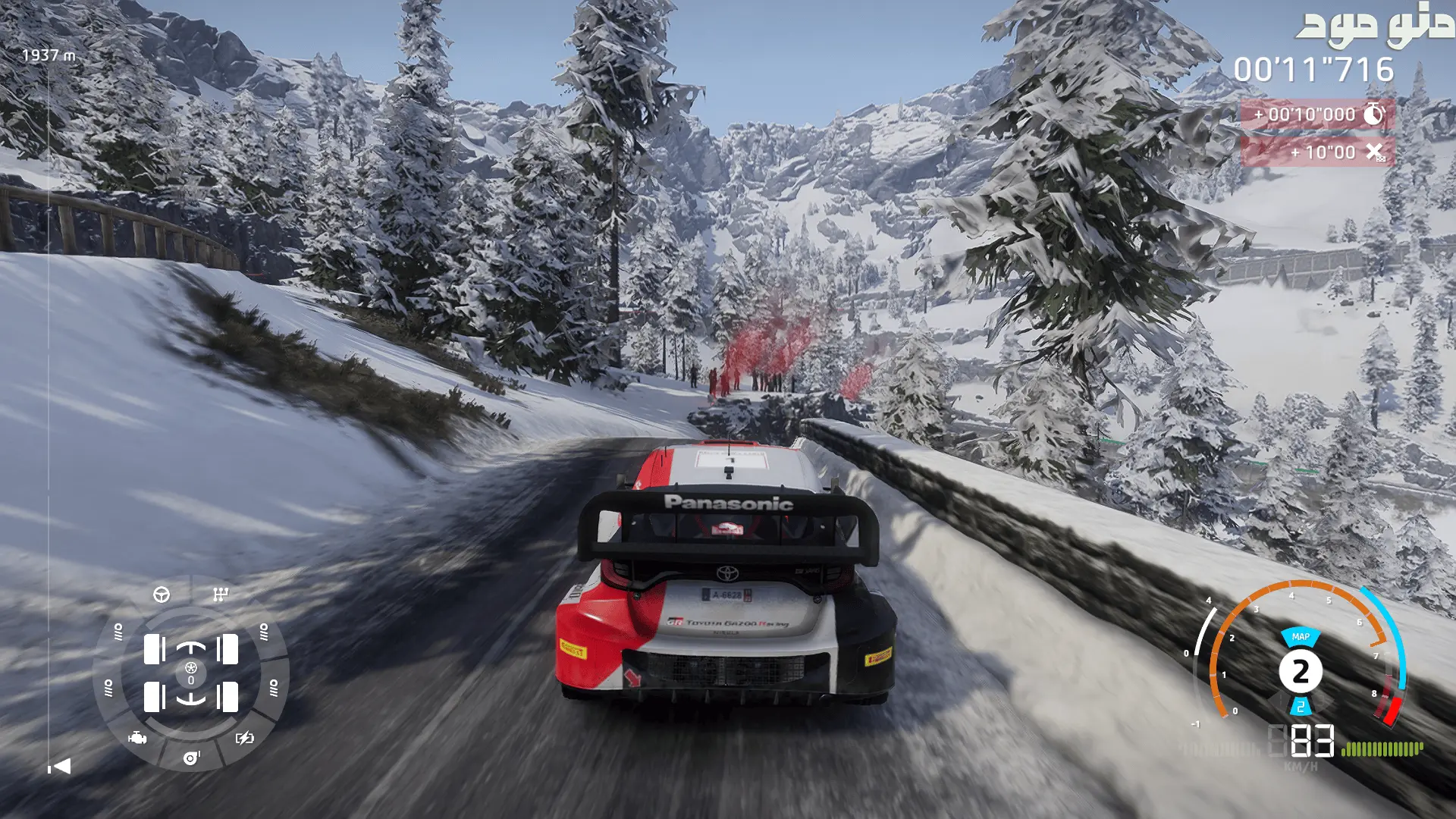The width and height of the screenshot is (1456, 819).
Task: Click the engine damage icon
Action: click(x=137, y=738)
